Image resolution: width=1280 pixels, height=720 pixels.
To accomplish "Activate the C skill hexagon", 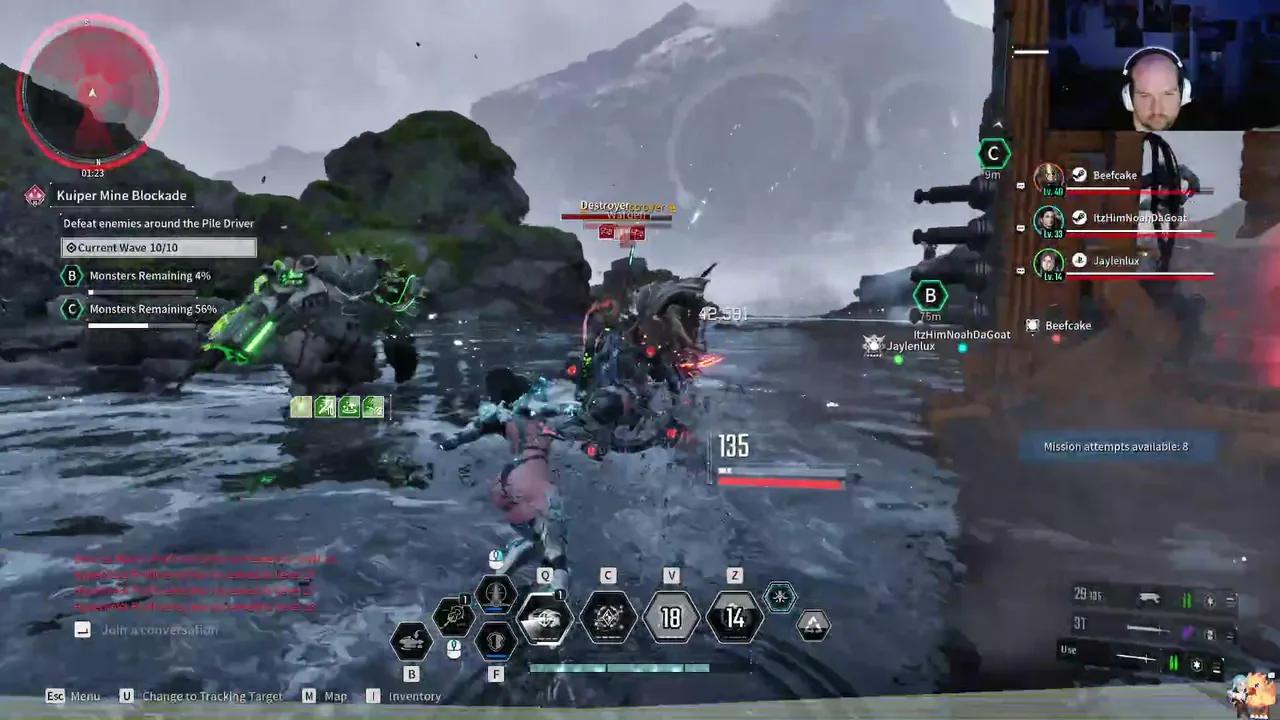I will pyautogui.click(x=608, y=618).
